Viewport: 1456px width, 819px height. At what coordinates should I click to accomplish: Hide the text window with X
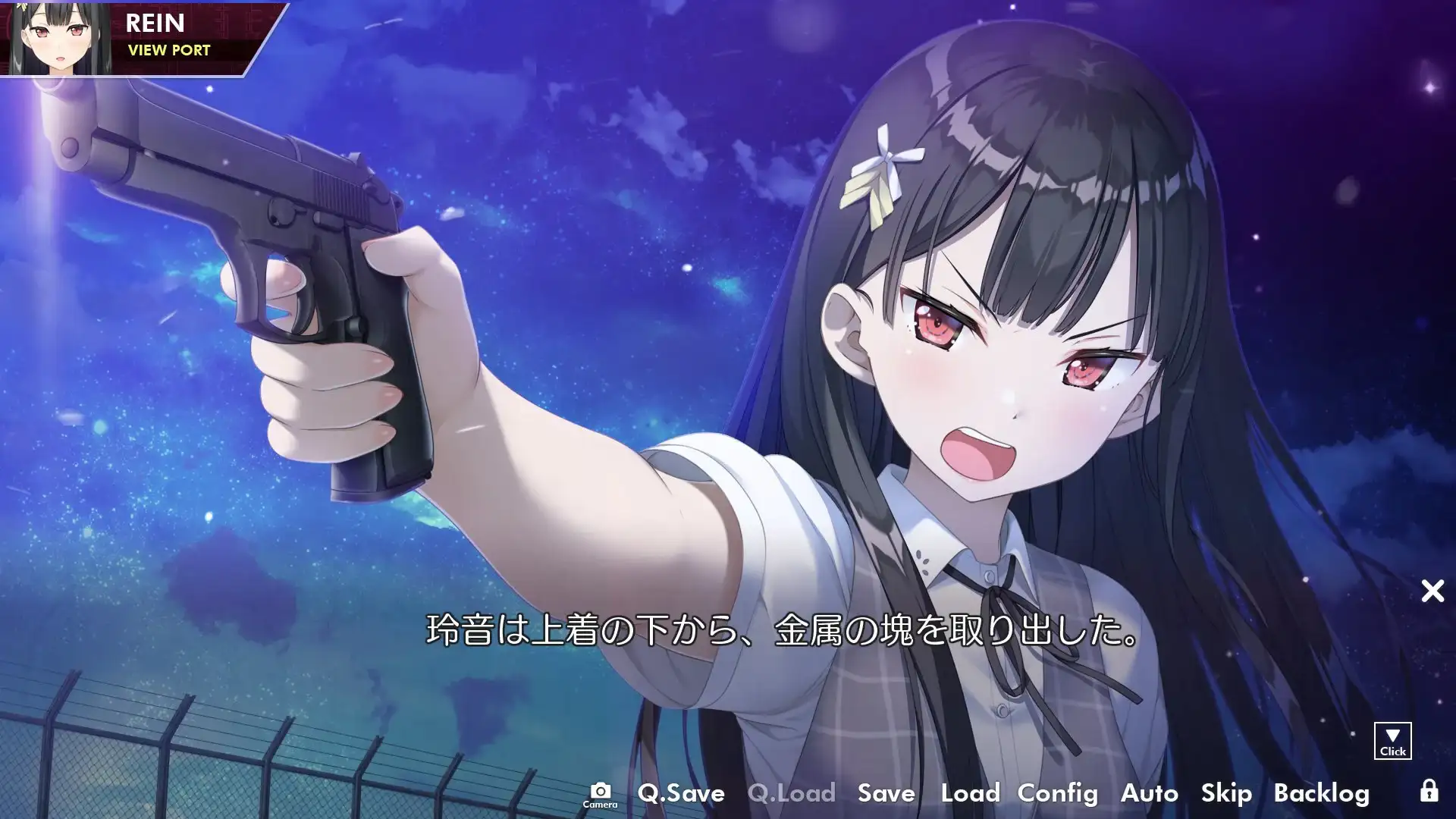(x=1432, y=591)
